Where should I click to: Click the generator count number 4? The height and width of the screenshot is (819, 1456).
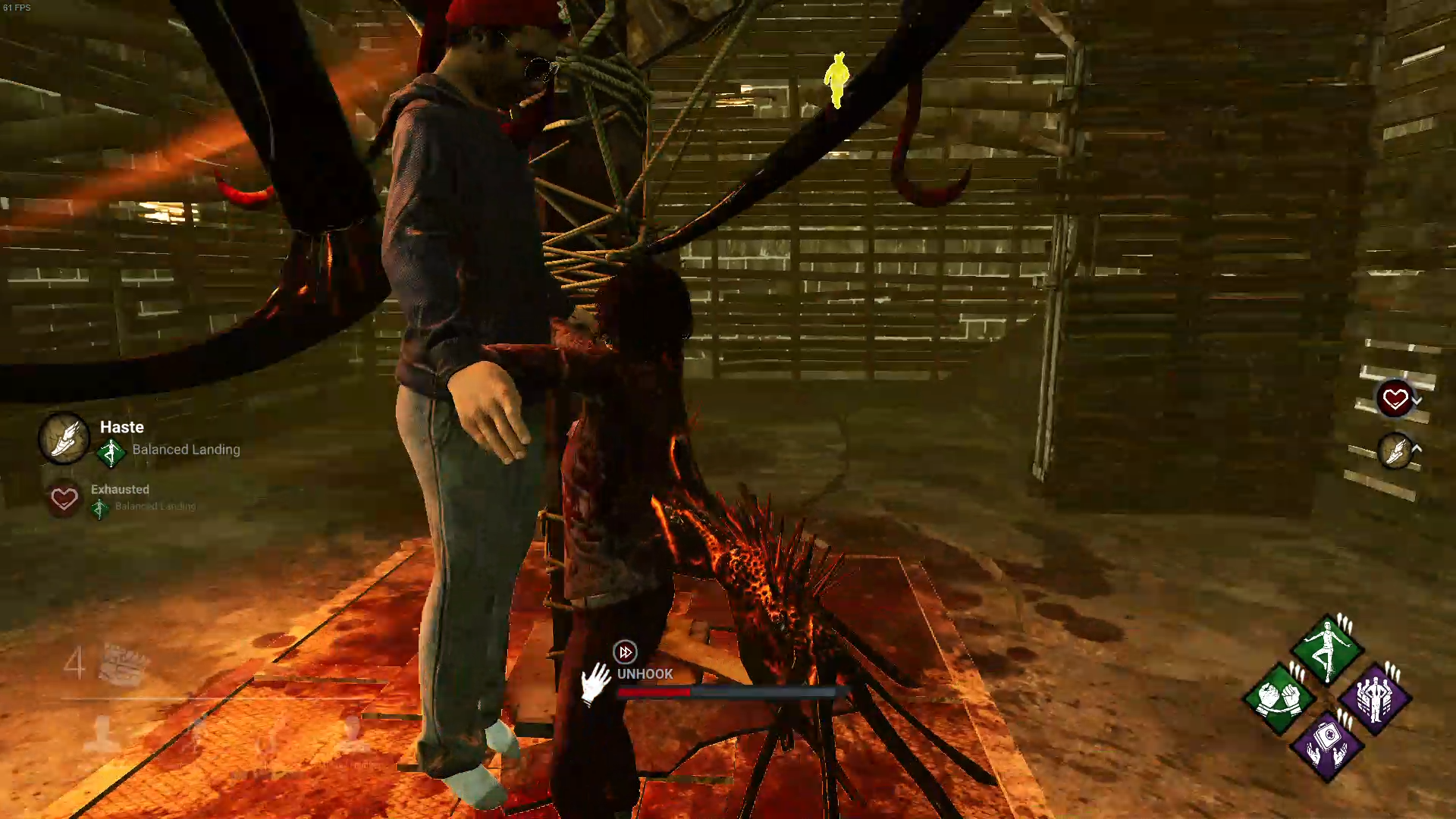pyautogui.click(x=74, y=665)
